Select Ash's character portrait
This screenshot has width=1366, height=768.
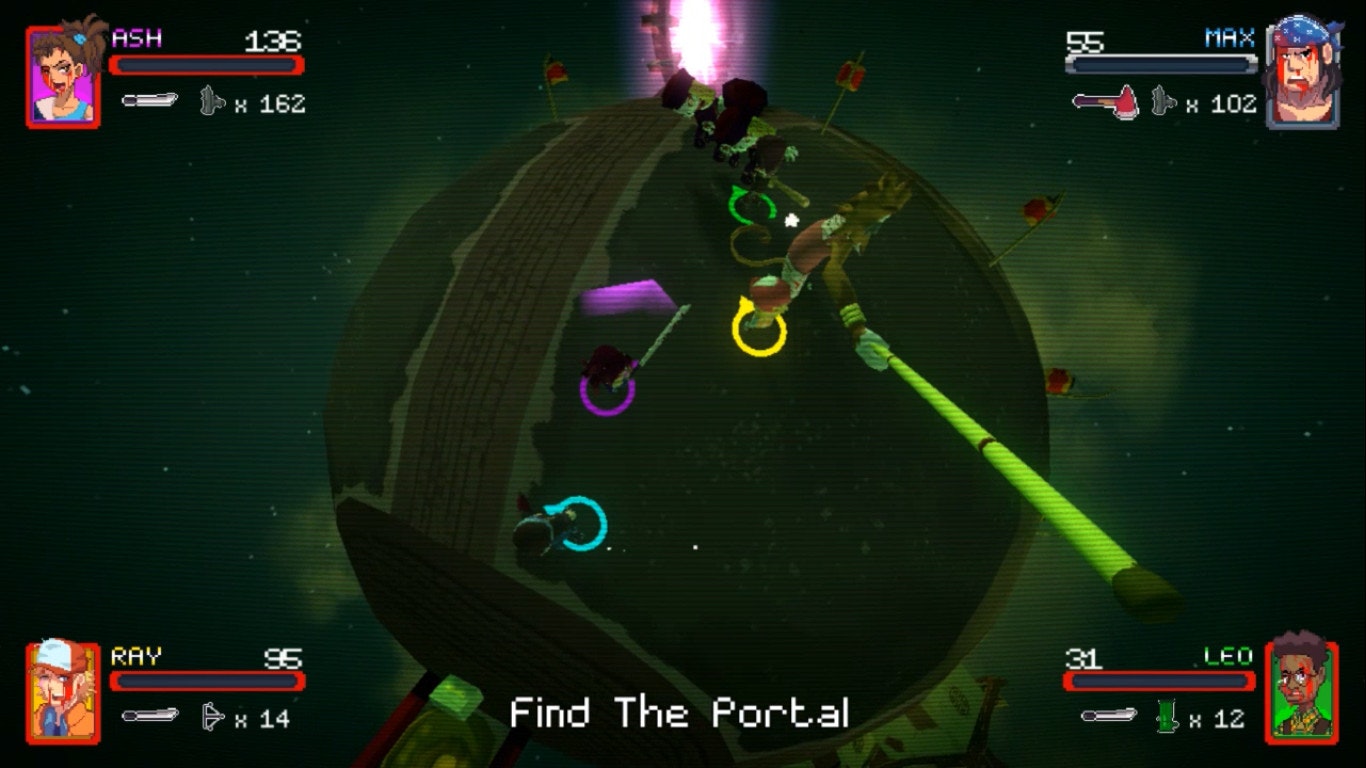pos(63,77)
